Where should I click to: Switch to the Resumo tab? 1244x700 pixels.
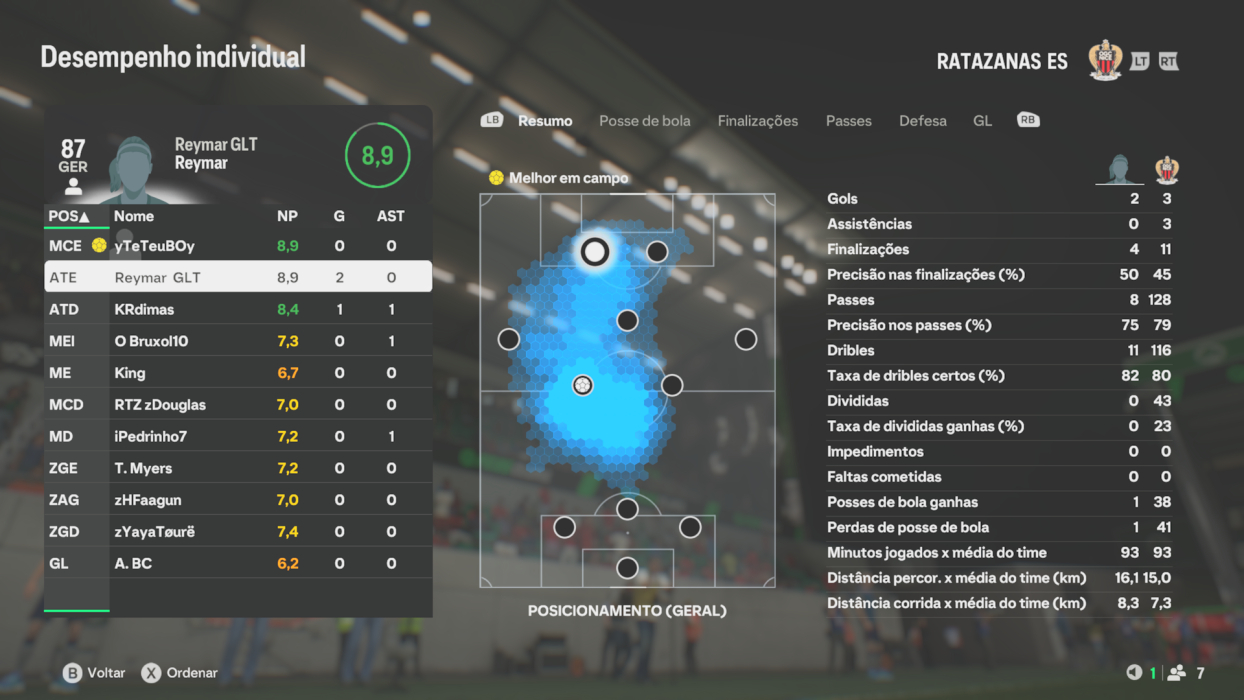(x=545, y=121)
